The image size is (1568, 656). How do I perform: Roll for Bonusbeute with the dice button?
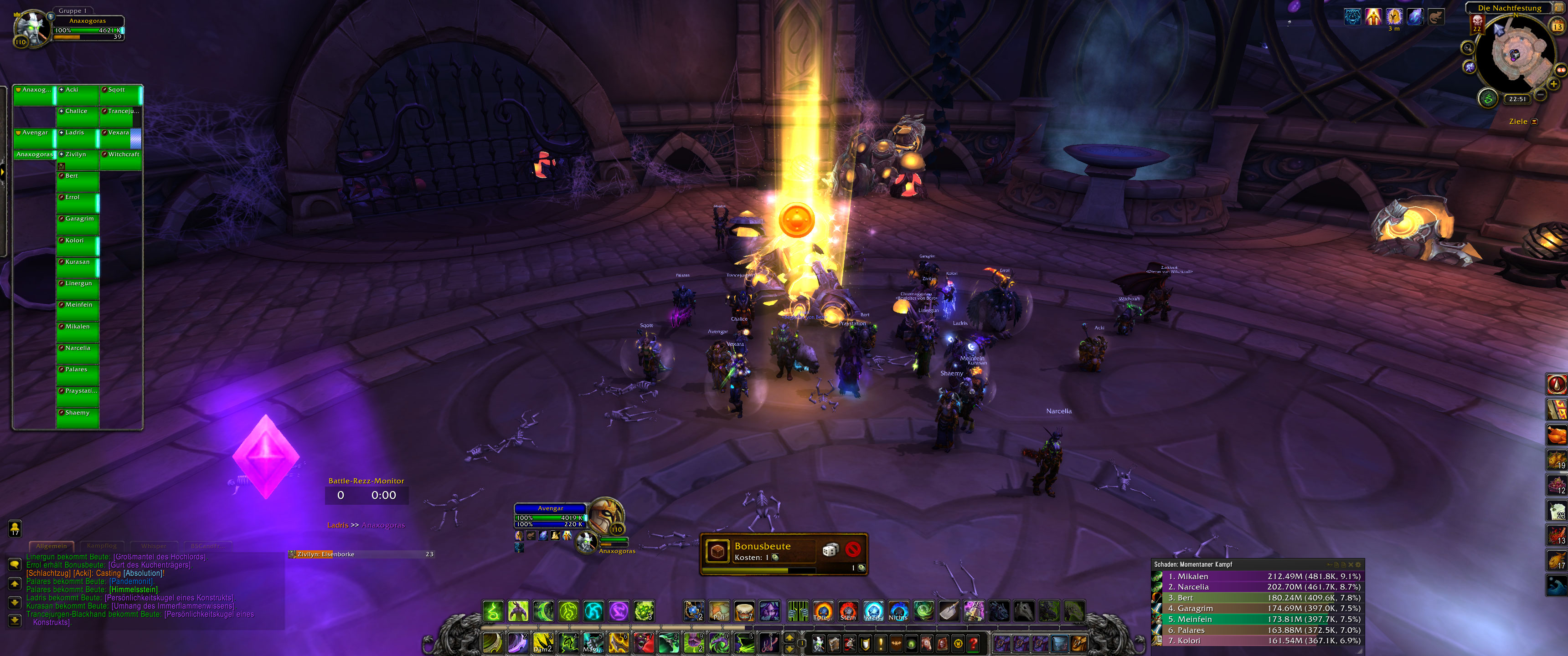click(830, 550)
